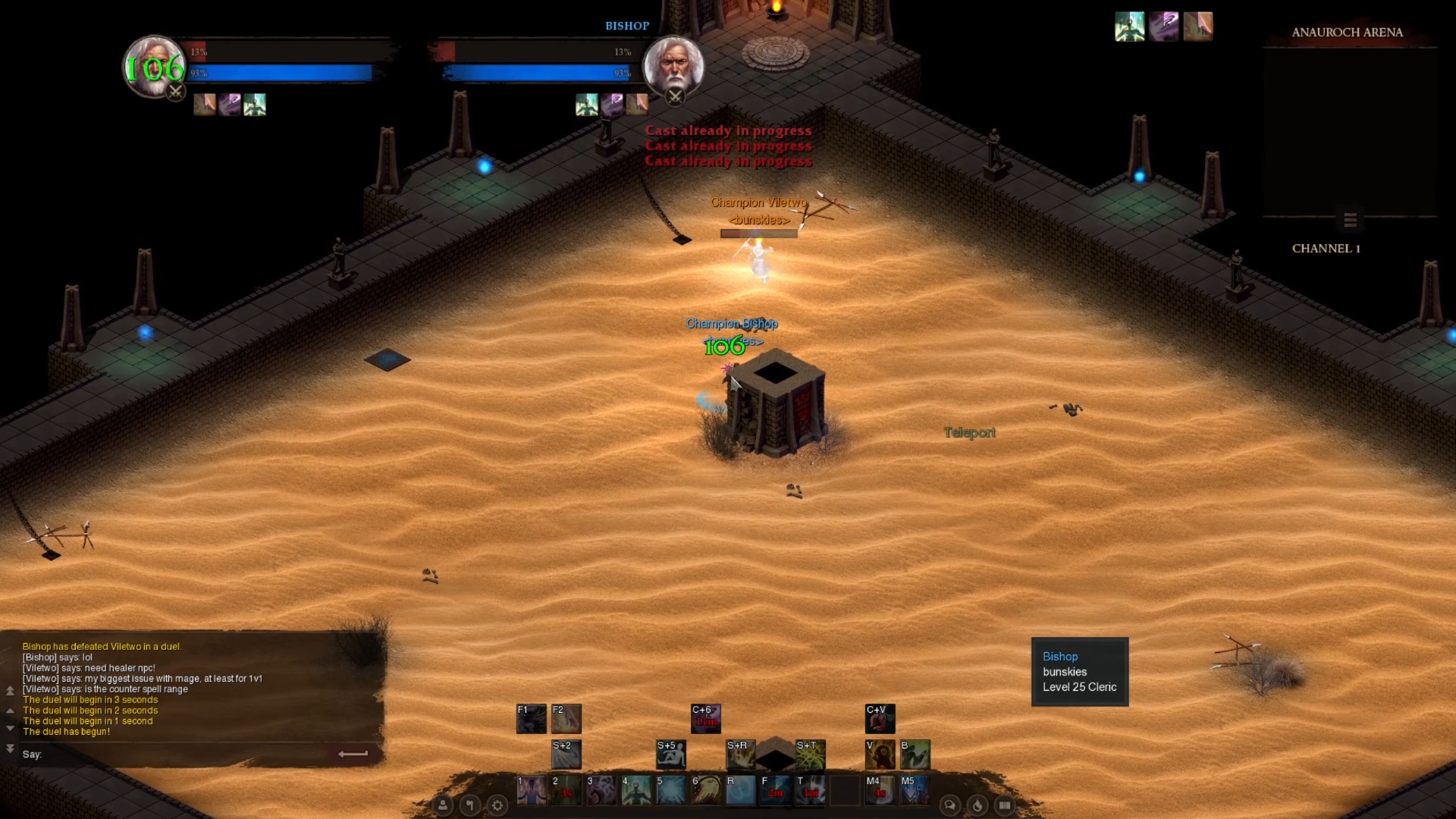
Task: Cast the fiery slash skill on key 6
Action: point(705,790)
